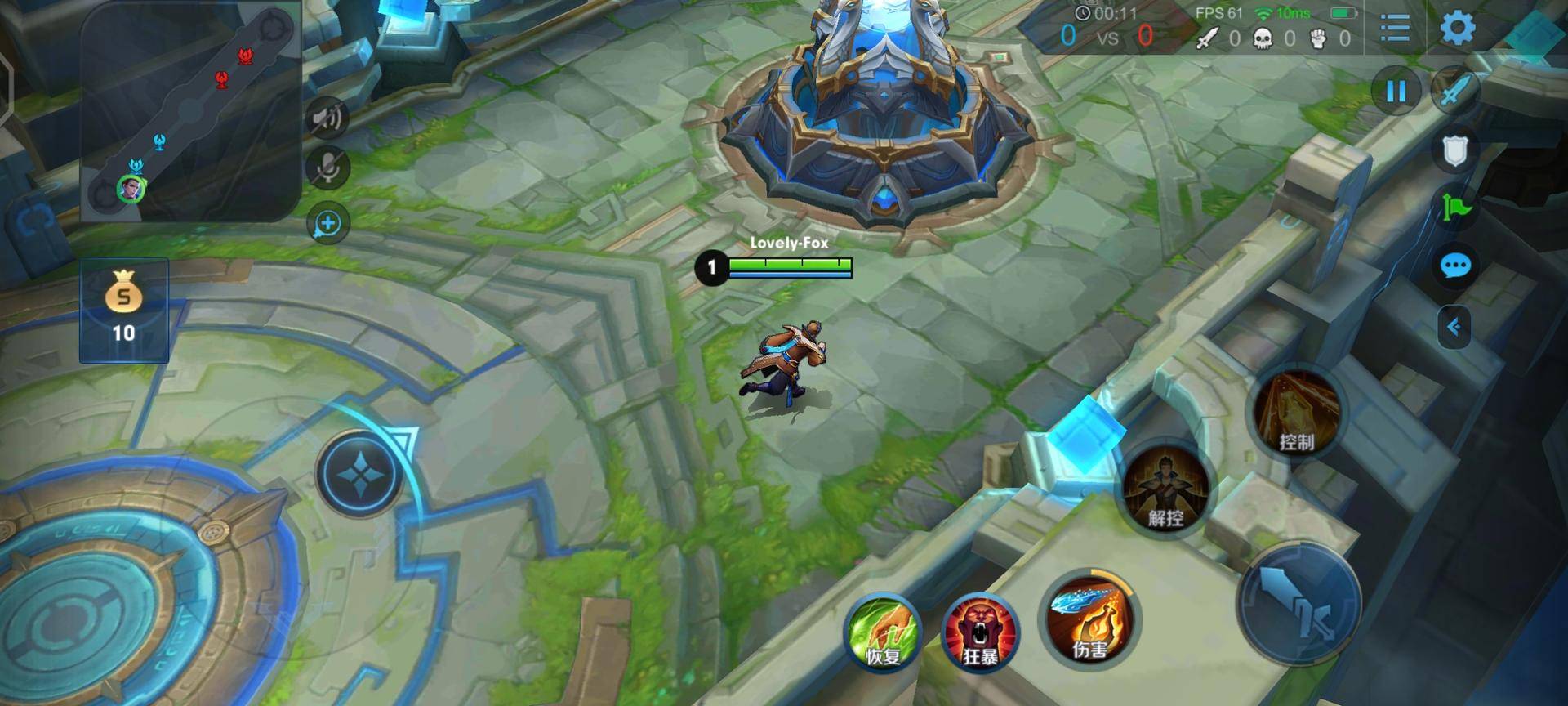Viewport: 1568px width, 706px height.
Task: Toggle the speaker sound button
Action: pyautogui.click(x=327, y=118)
